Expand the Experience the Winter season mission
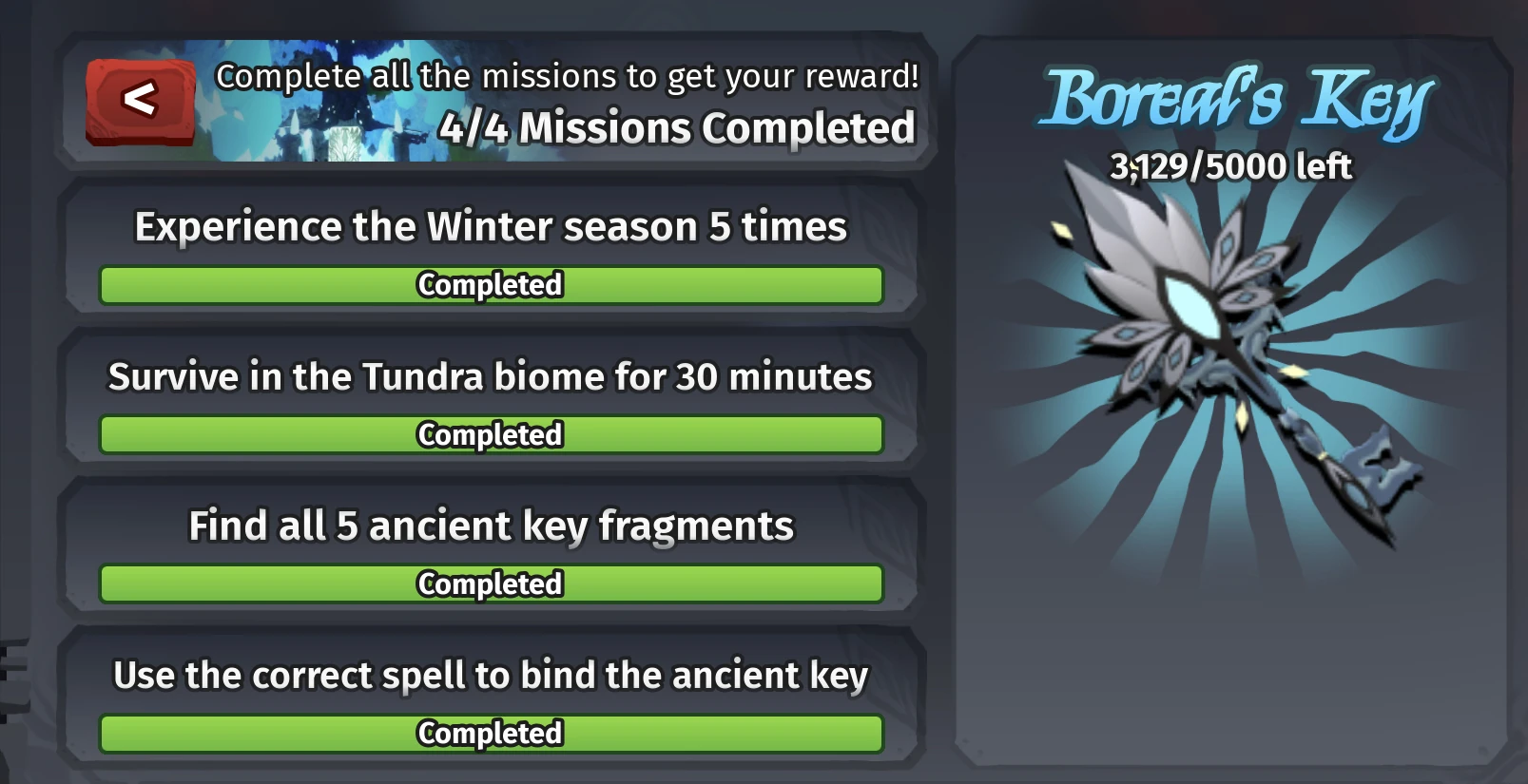 click(492, 226)
